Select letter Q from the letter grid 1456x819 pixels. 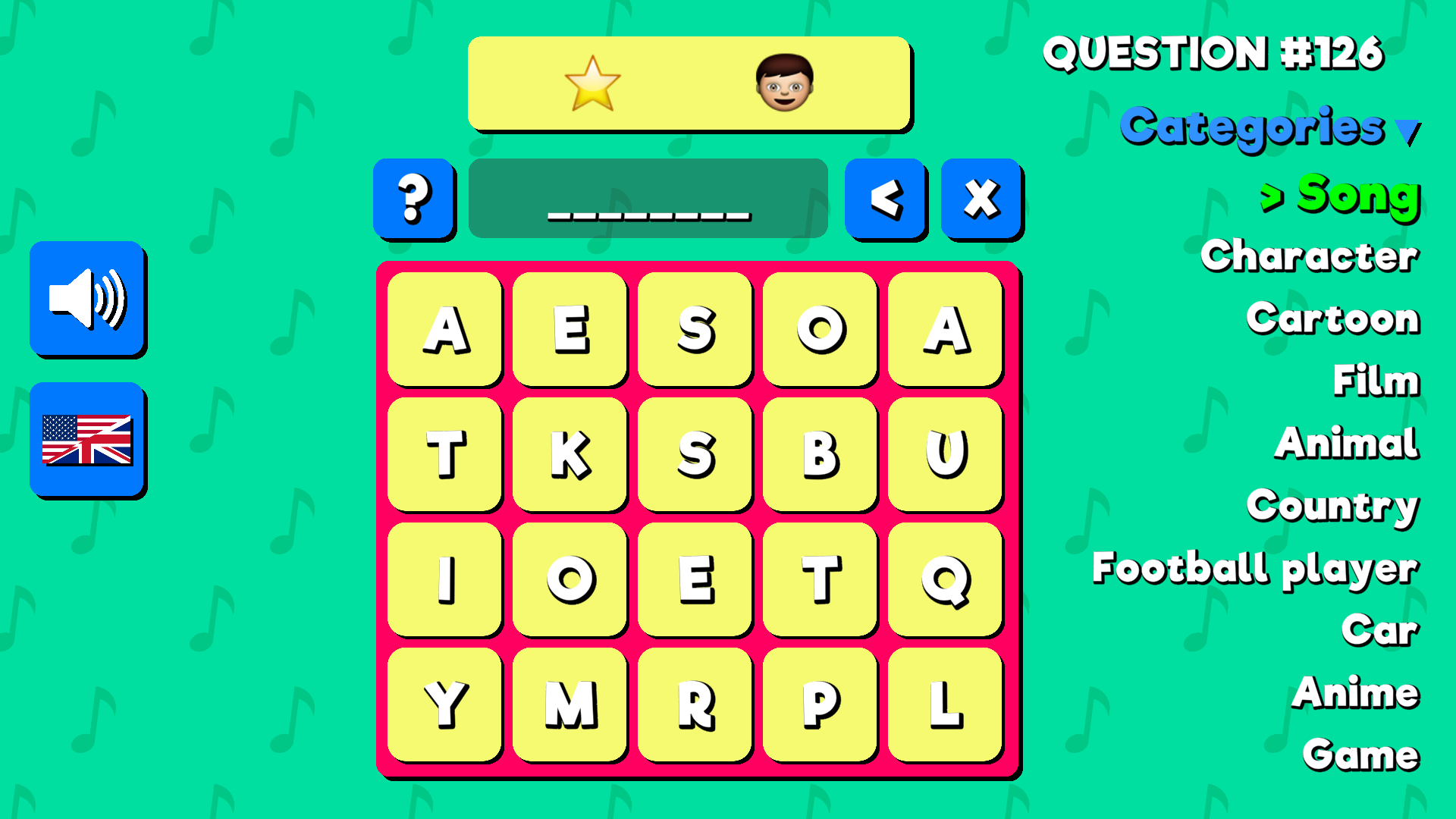tap(944, 580)
